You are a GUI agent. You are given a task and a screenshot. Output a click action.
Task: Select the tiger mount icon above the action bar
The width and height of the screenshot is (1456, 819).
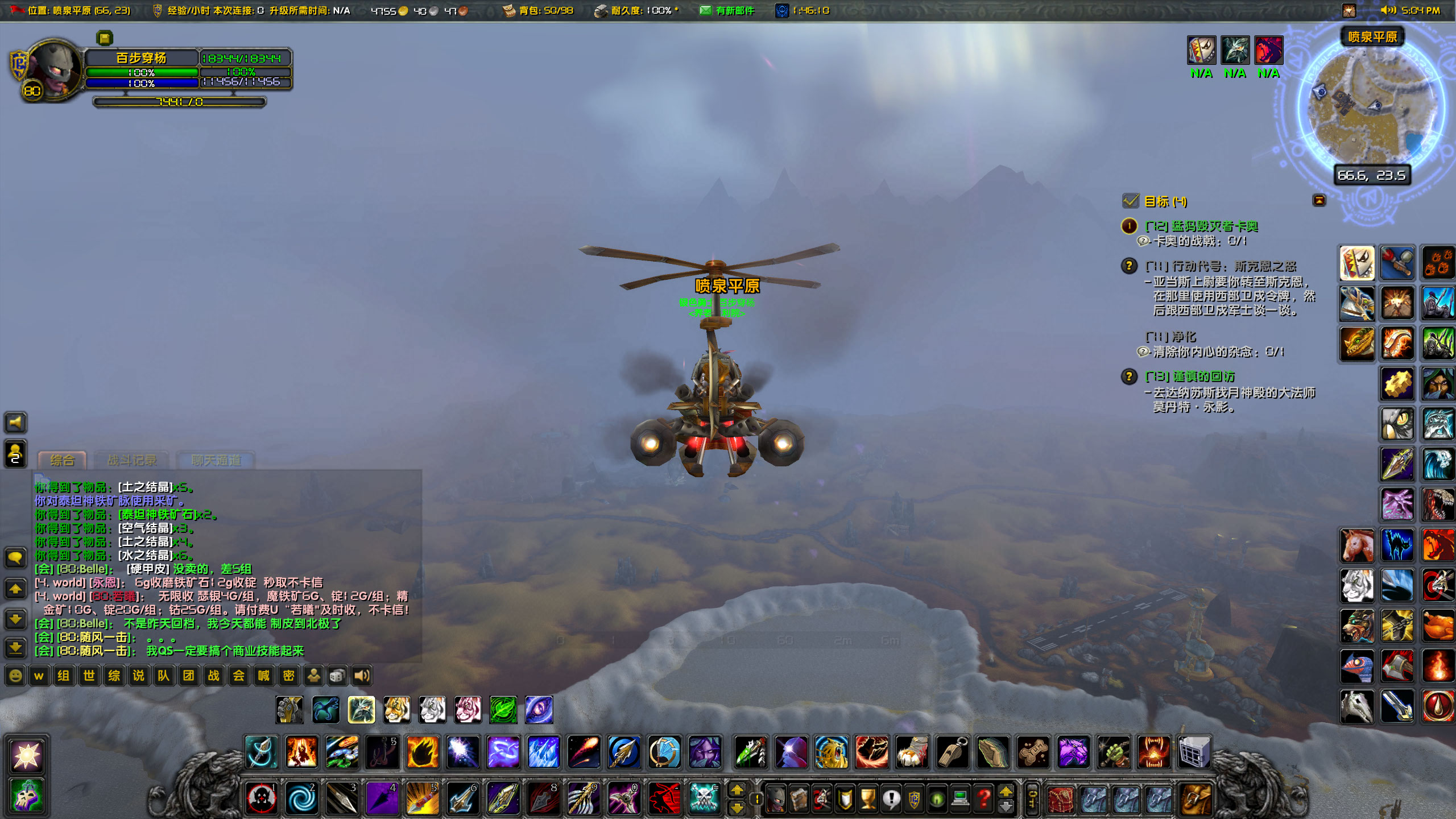pos(398,709)
